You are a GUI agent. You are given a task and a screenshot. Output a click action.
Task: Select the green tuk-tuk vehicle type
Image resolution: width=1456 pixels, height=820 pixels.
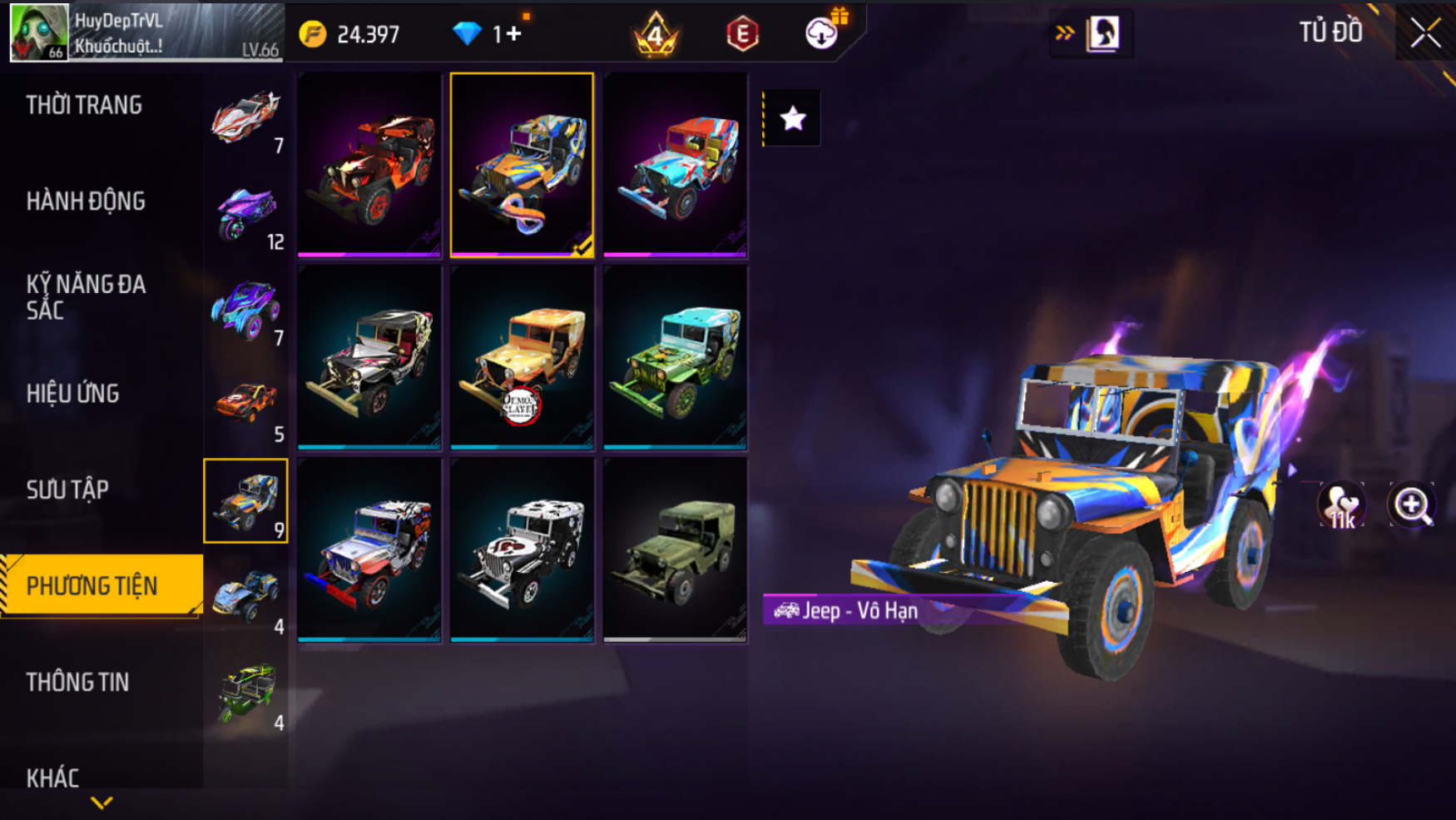pos(246,693)
